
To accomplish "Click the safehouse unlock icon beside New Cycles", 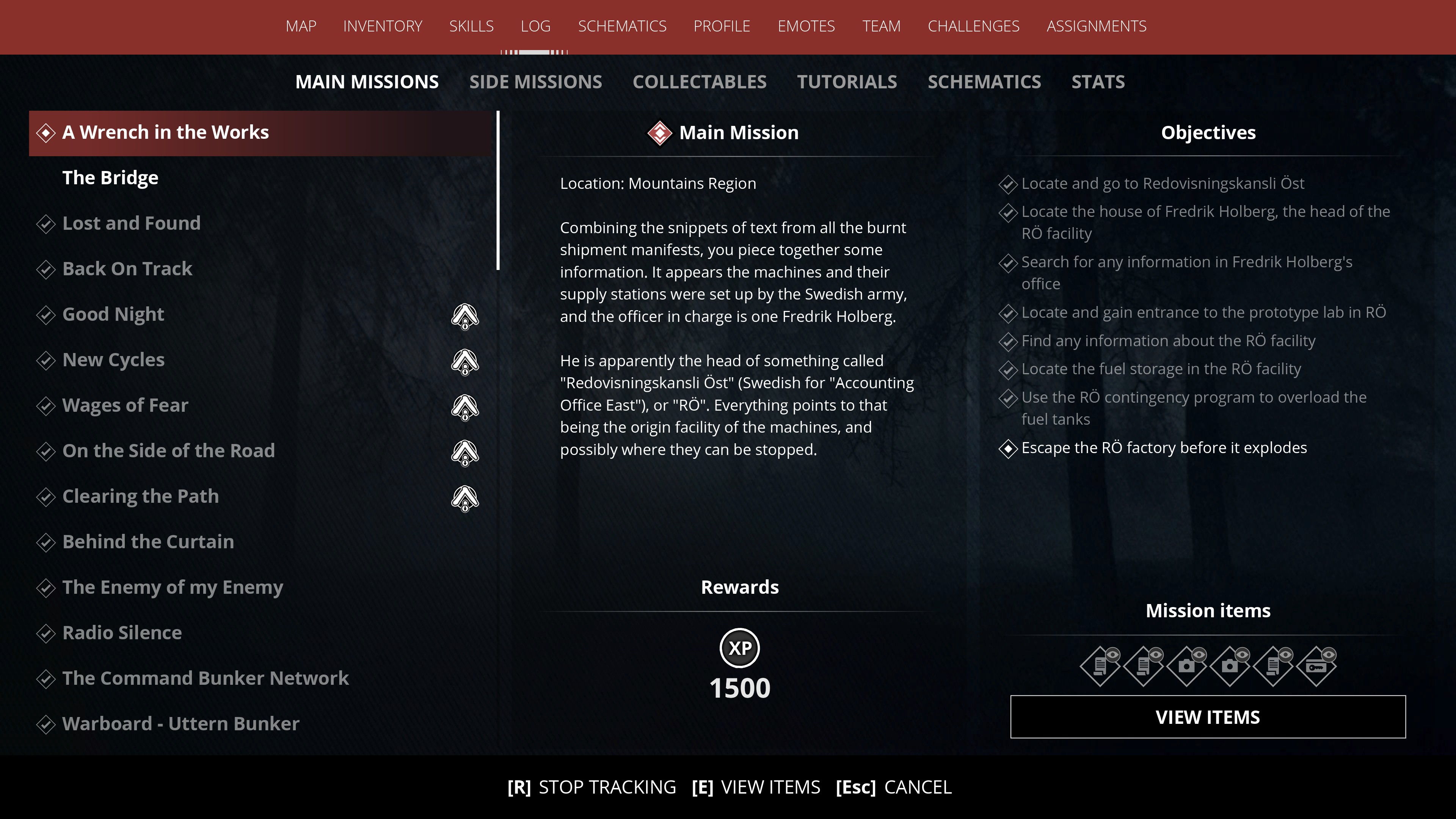I will pos(464,362).
